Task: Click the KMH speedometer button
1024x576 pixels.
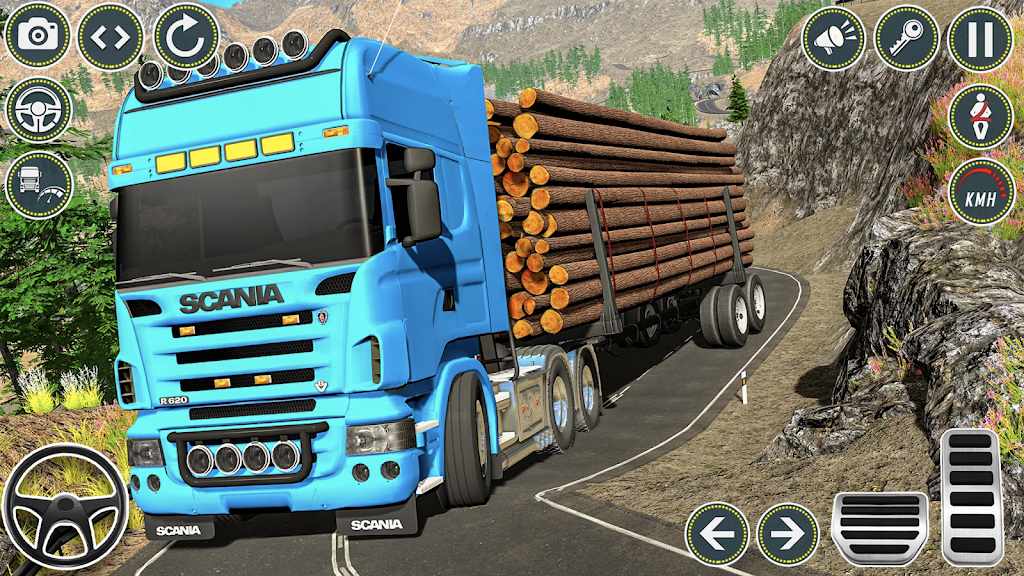Action: pos(980,191)
